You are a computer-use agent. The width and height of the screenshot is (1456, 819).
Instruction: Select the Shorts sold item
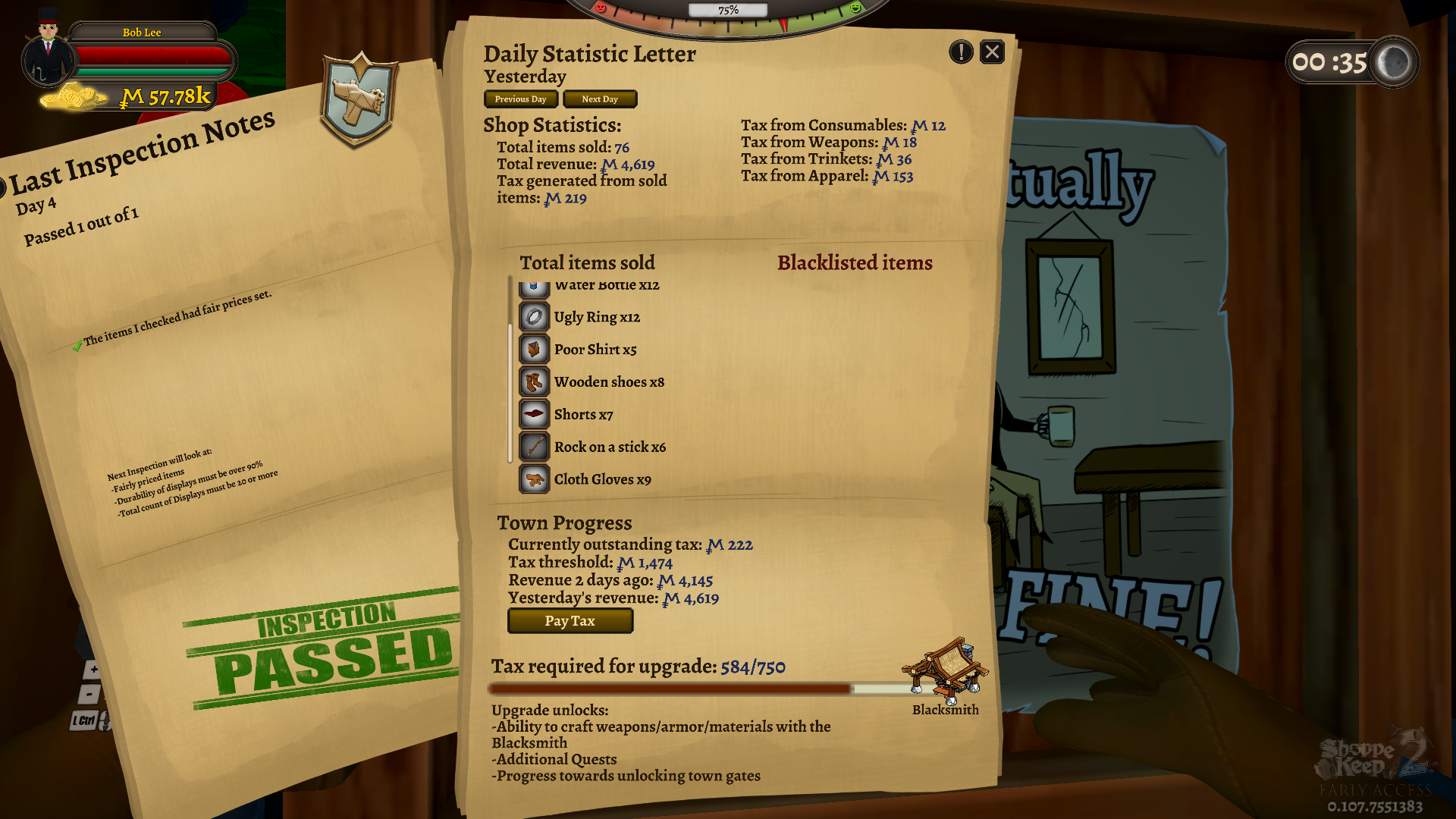(582, 415)
